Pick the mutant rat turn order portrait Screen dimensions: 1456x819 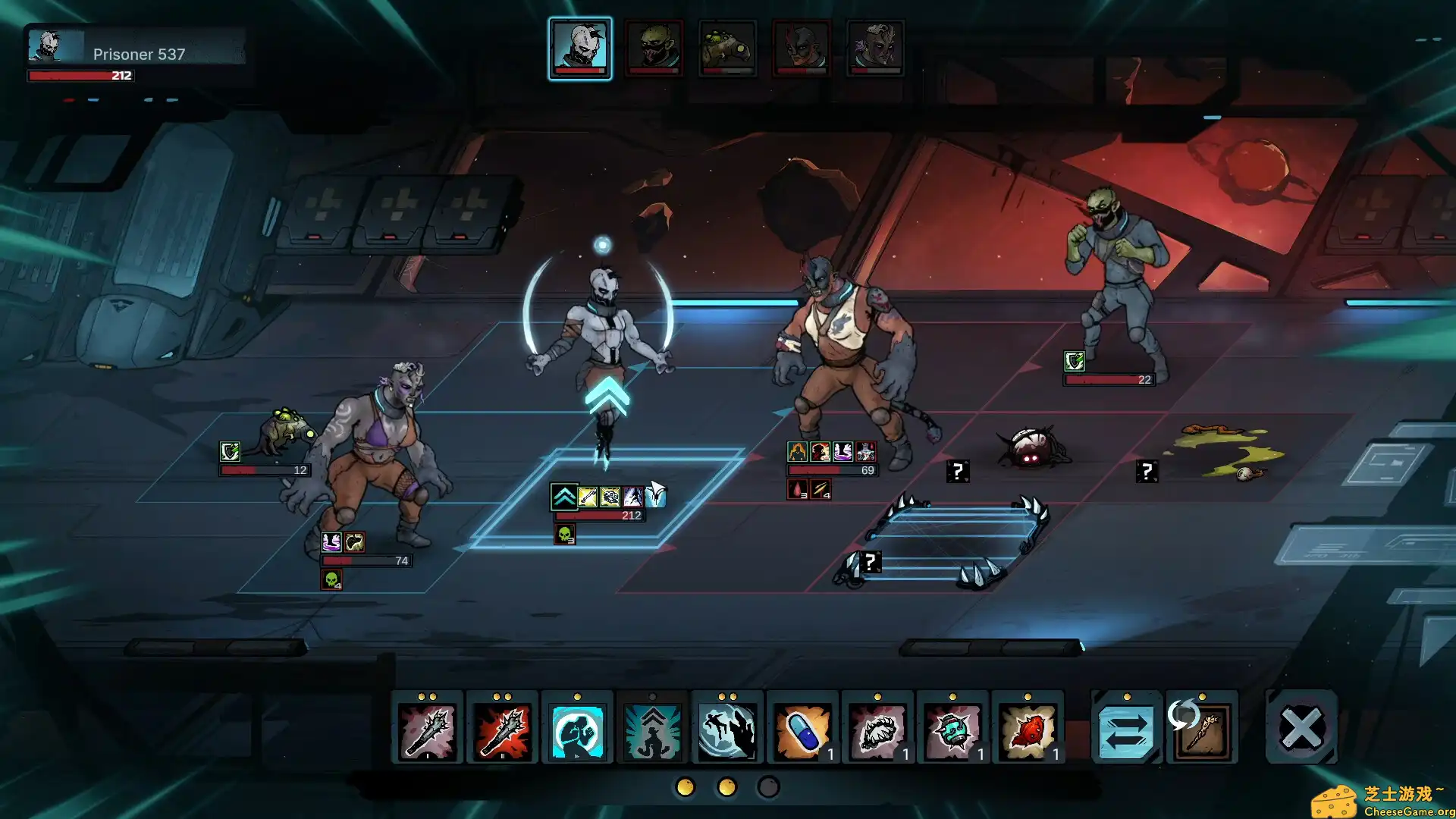tap(727, 48)
